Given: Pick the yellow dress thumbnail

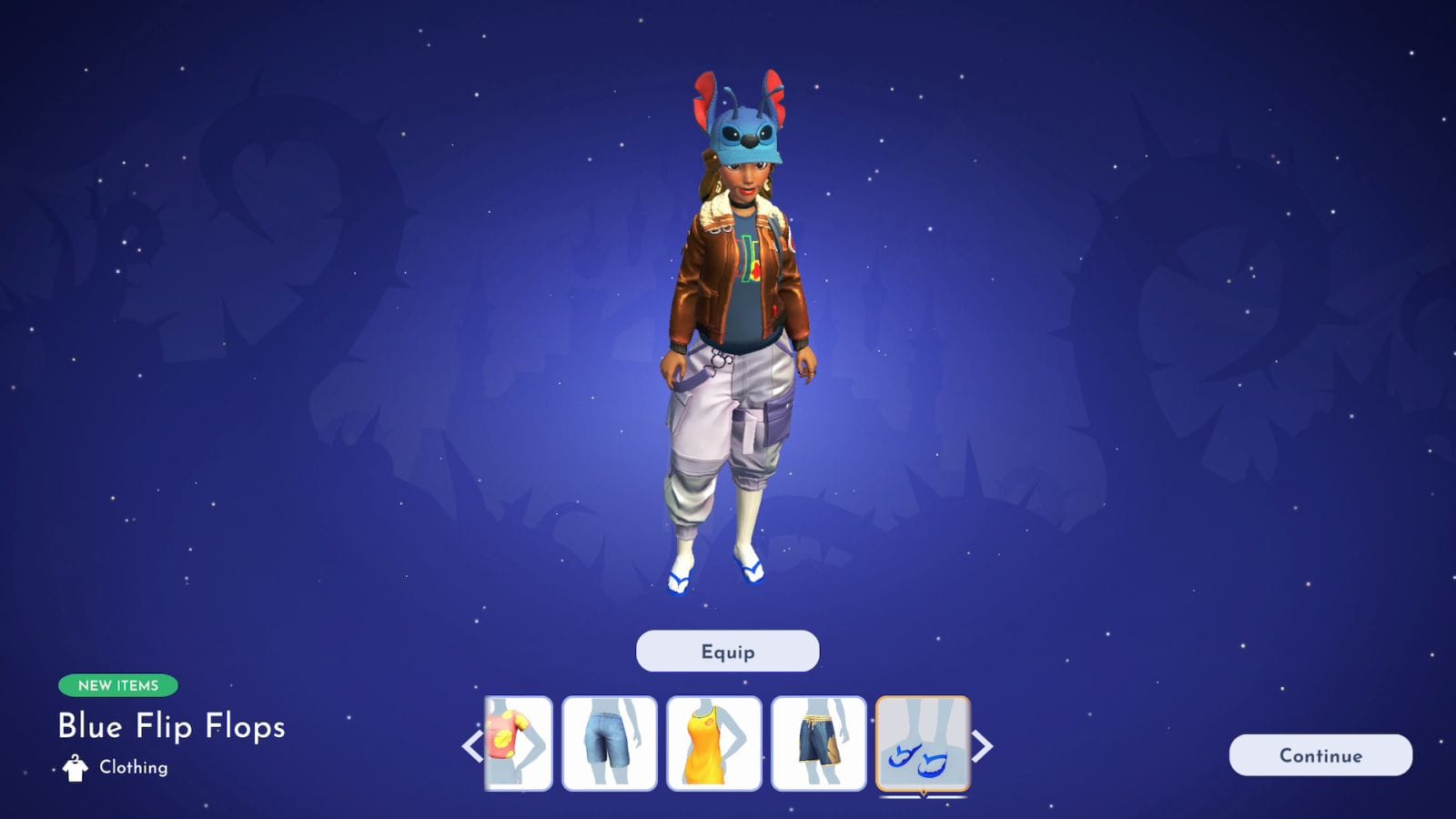Looking at the screenshot, I should click(x=713, y=743).
